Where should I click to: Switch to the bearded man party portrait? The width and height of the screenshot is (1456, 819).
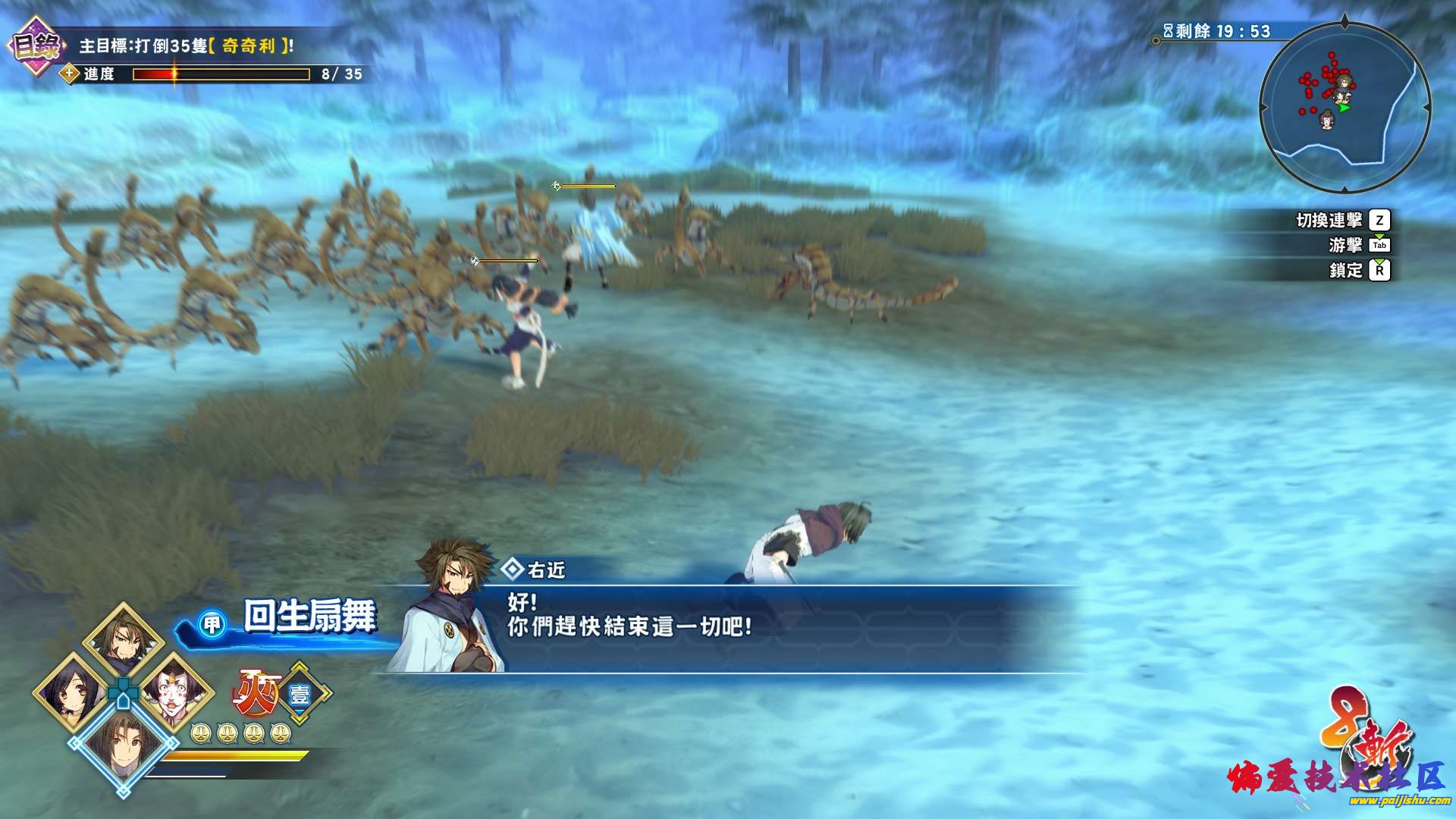(123, 641)
